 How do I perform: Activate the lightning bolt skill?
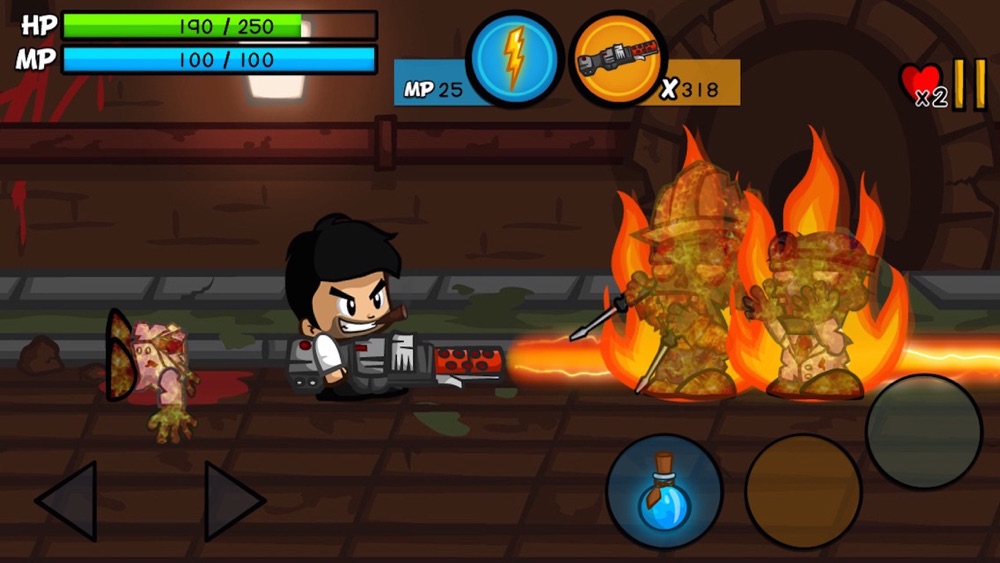tap(514, 59)
